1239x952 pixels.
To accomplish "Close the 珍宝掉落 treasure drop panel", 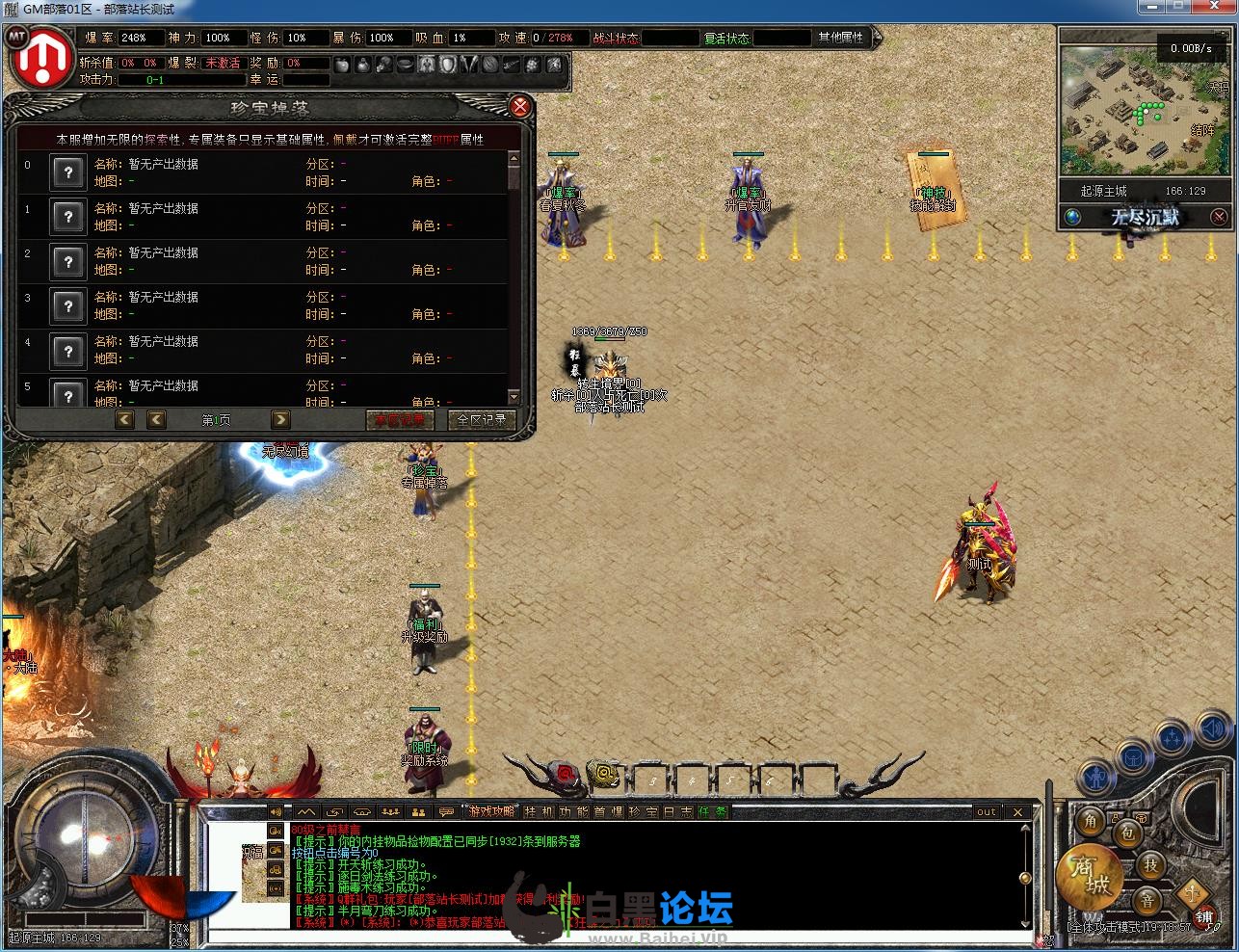I will pos(519,106).
